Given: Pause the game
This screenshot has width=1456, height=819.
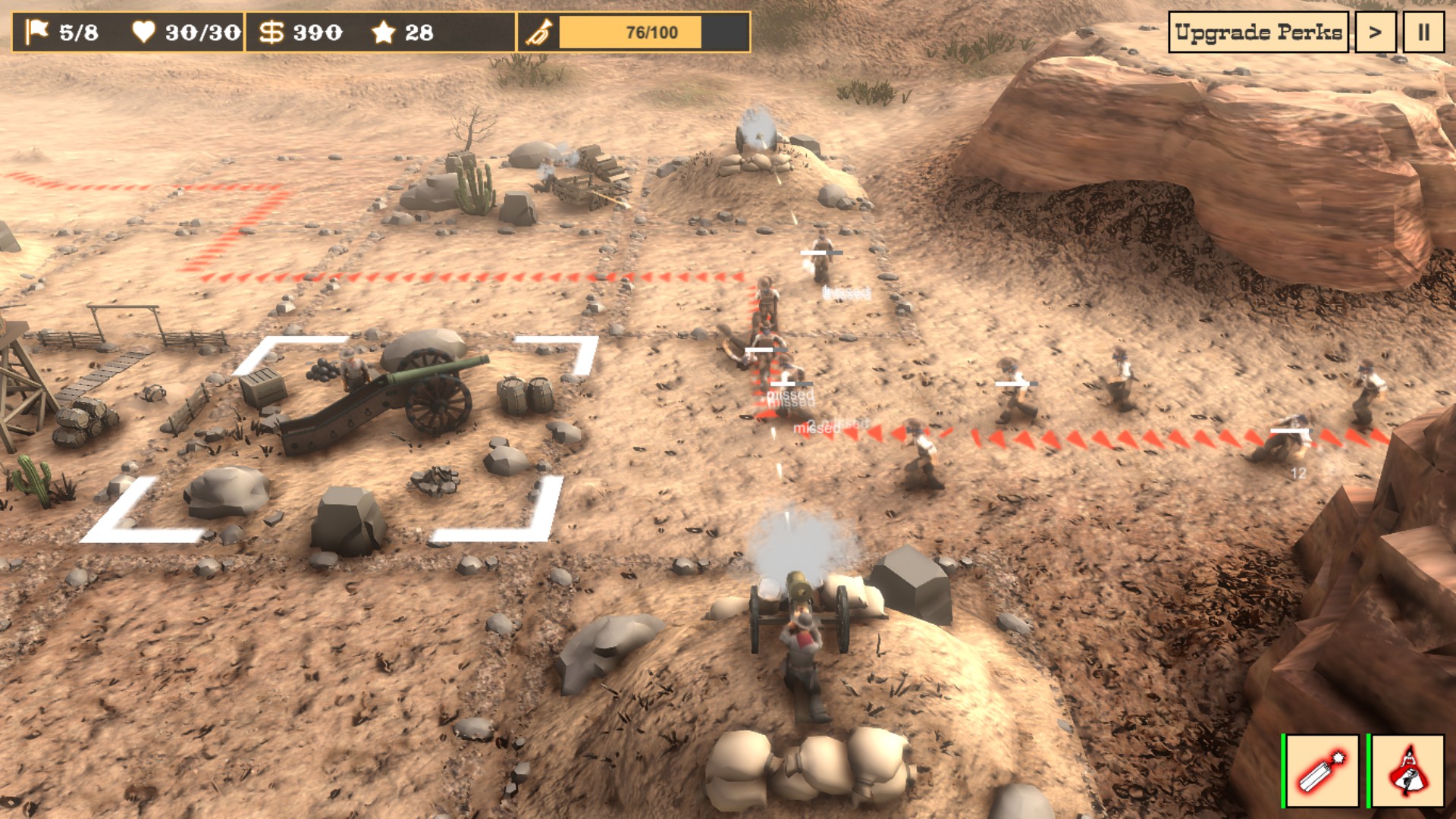Looking at the screenshot, I should click(x=1423, y=33).
